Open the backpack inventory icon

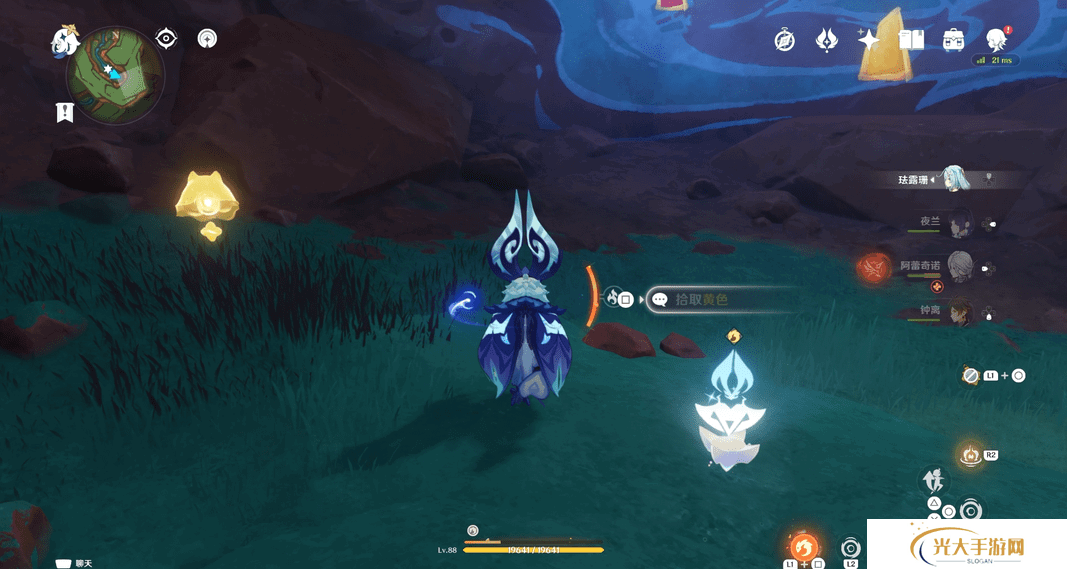click(x=953, y=40)
